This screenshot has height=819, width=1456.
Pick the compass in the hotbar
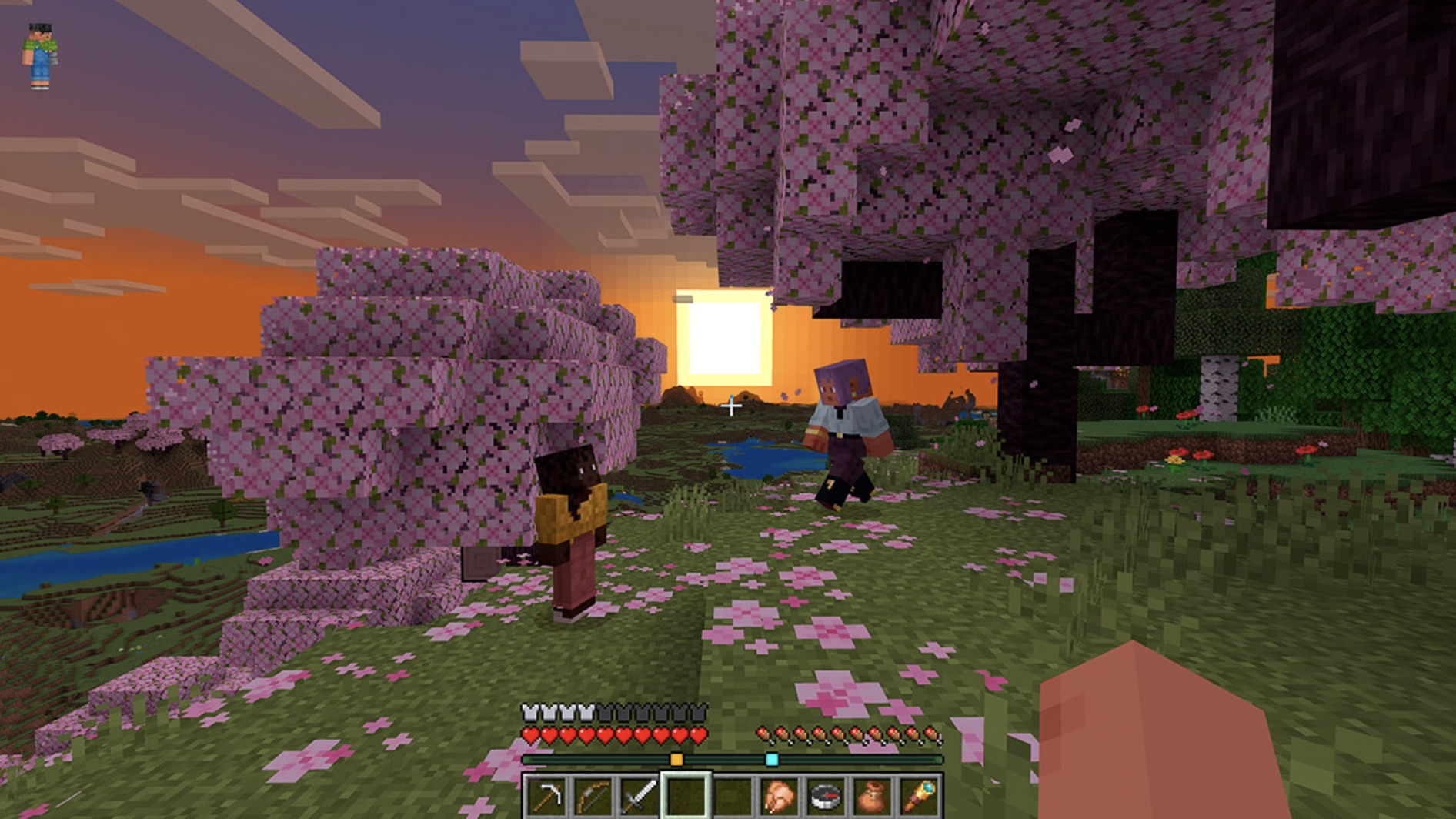(825, 797)
